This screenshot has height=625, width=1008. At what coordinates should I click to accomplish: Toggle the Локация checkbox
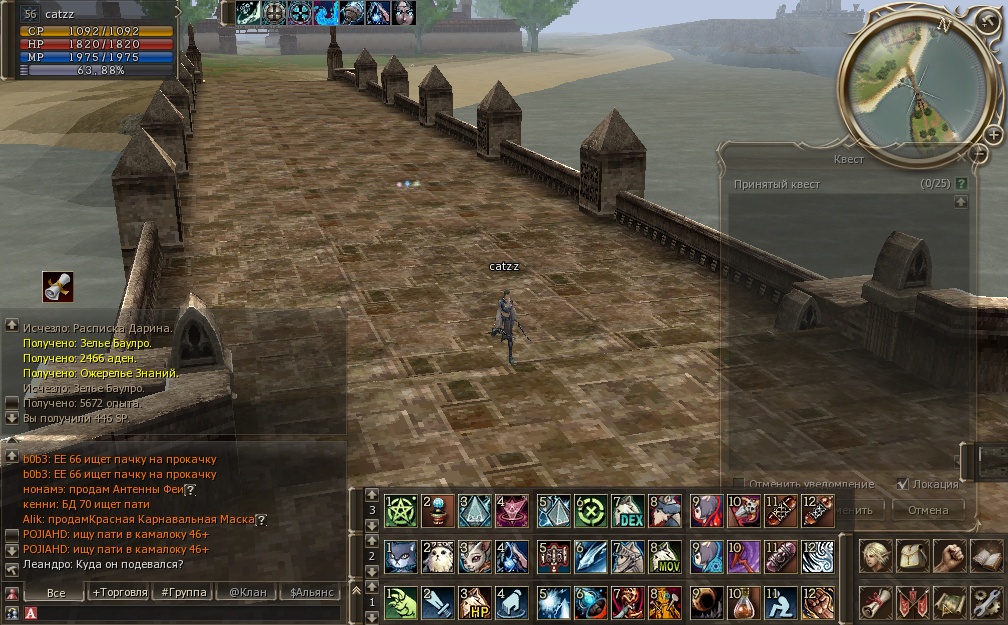pos(903,483)
